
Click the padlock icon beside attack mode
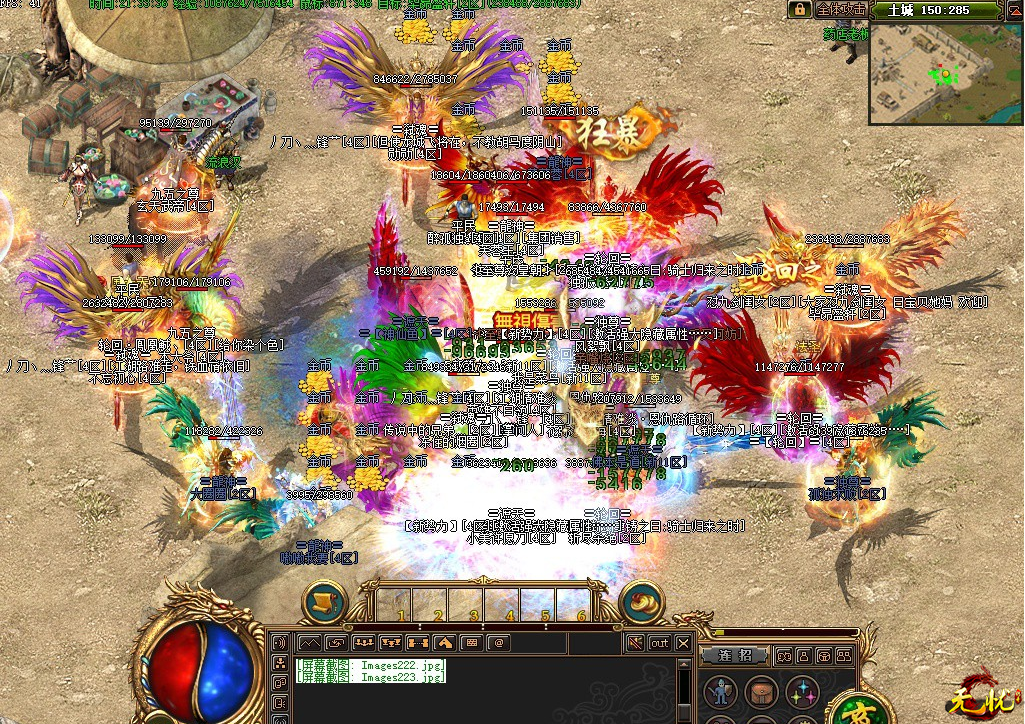pyautogui.click(x=799, y=9)
